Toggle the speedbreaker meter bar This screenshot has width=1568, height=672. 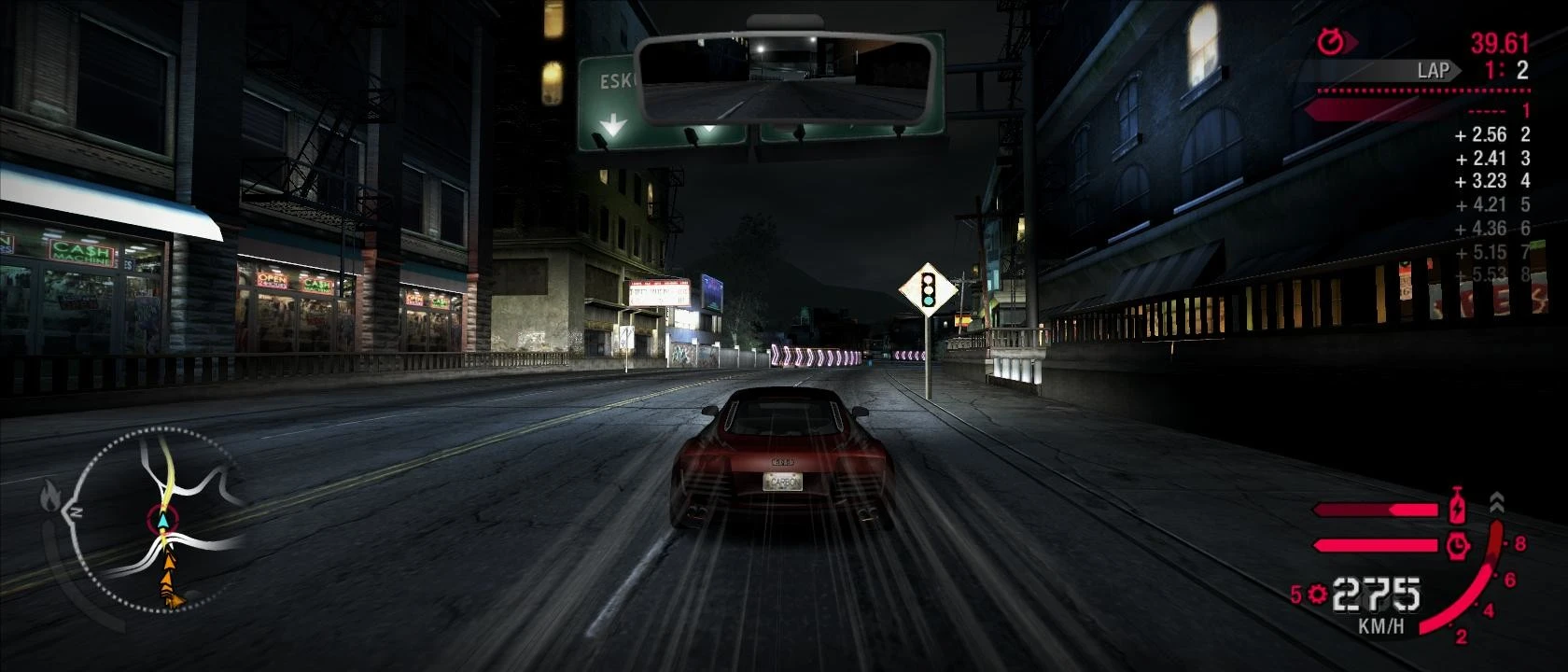coord(1374,544)
